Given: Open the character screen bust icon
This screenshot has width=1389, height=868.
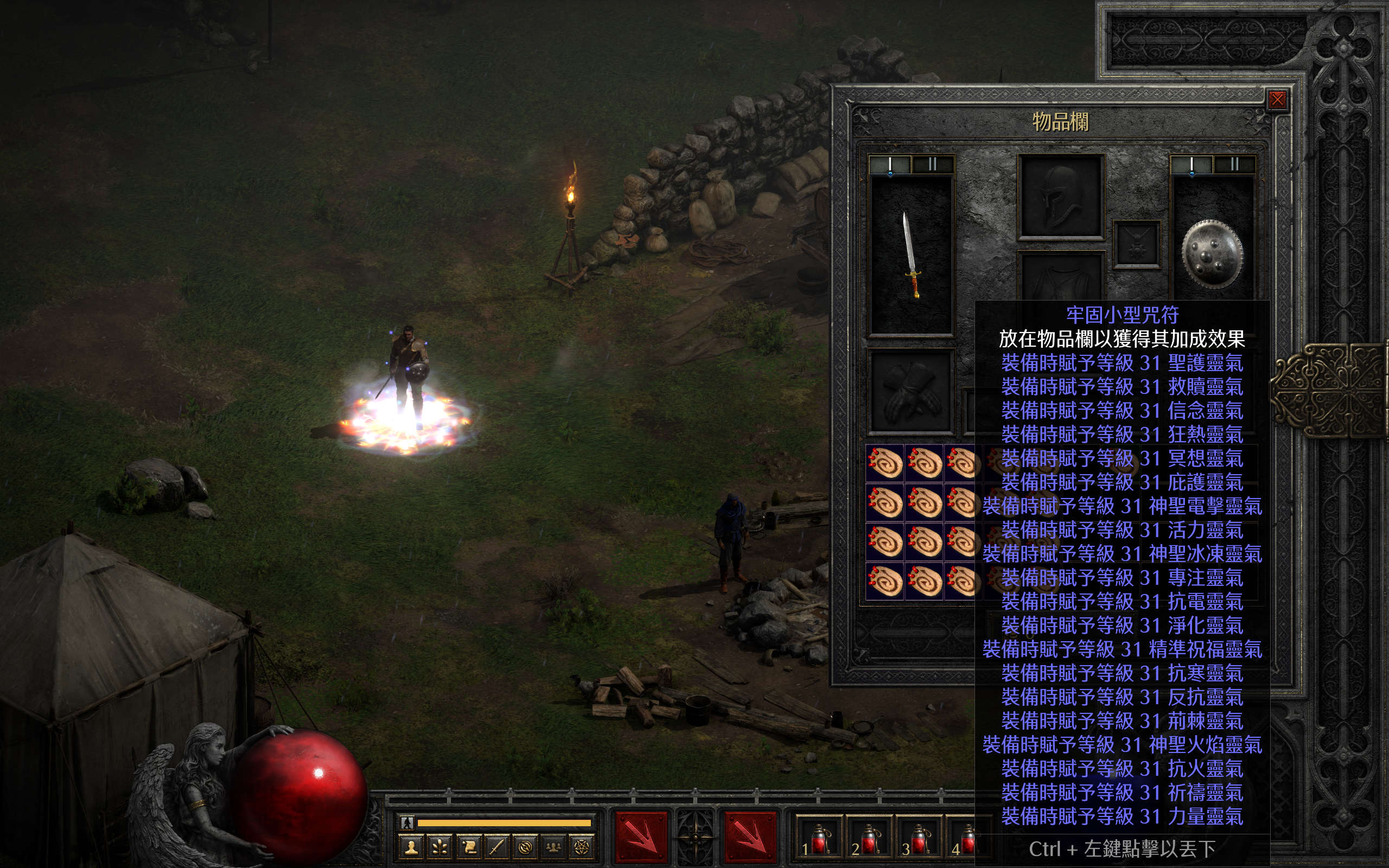Looking at the screenshot, I should [411, 847].
